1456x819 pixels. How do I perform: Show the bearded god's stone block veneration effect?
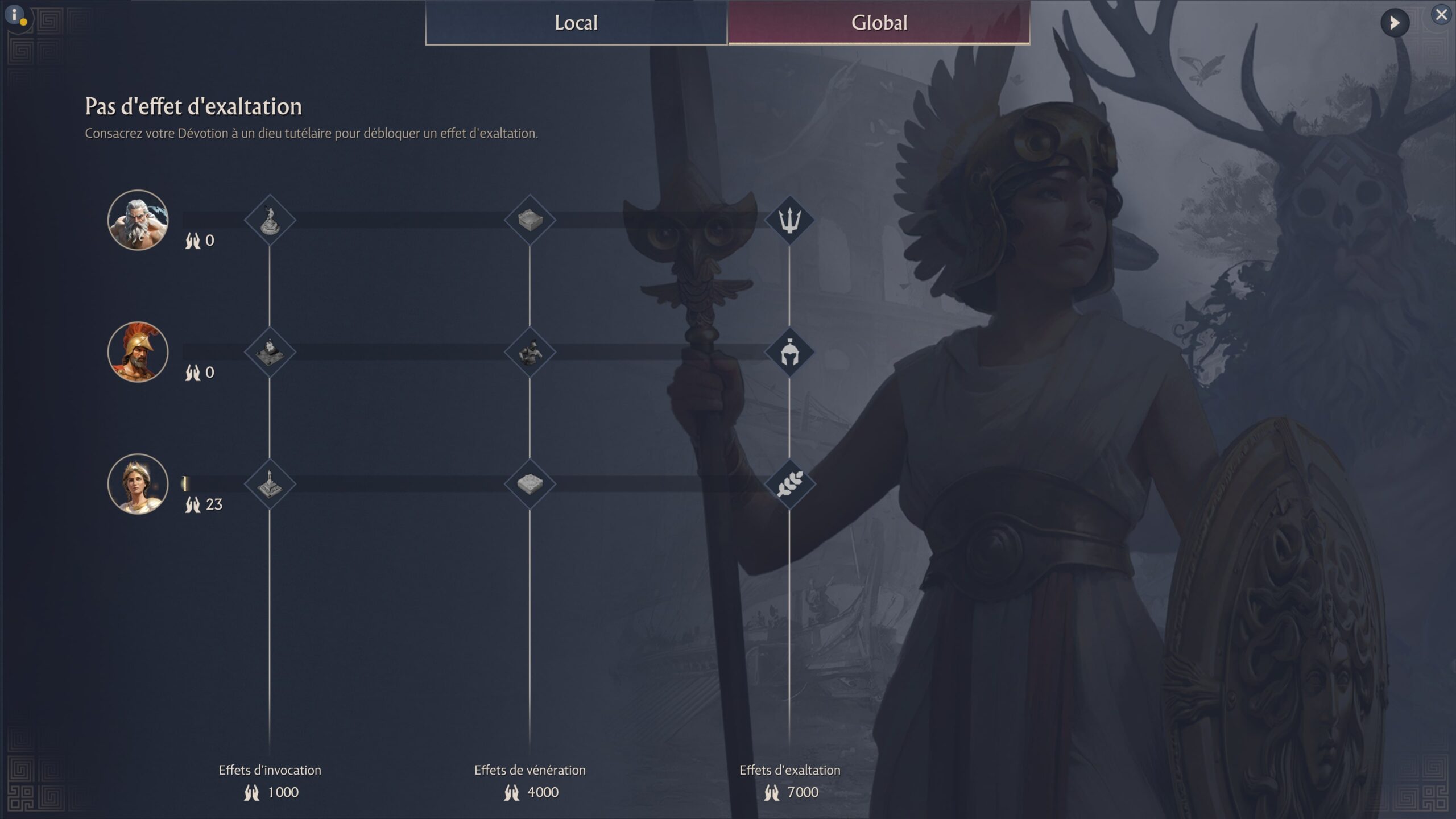tap(530, 220)
